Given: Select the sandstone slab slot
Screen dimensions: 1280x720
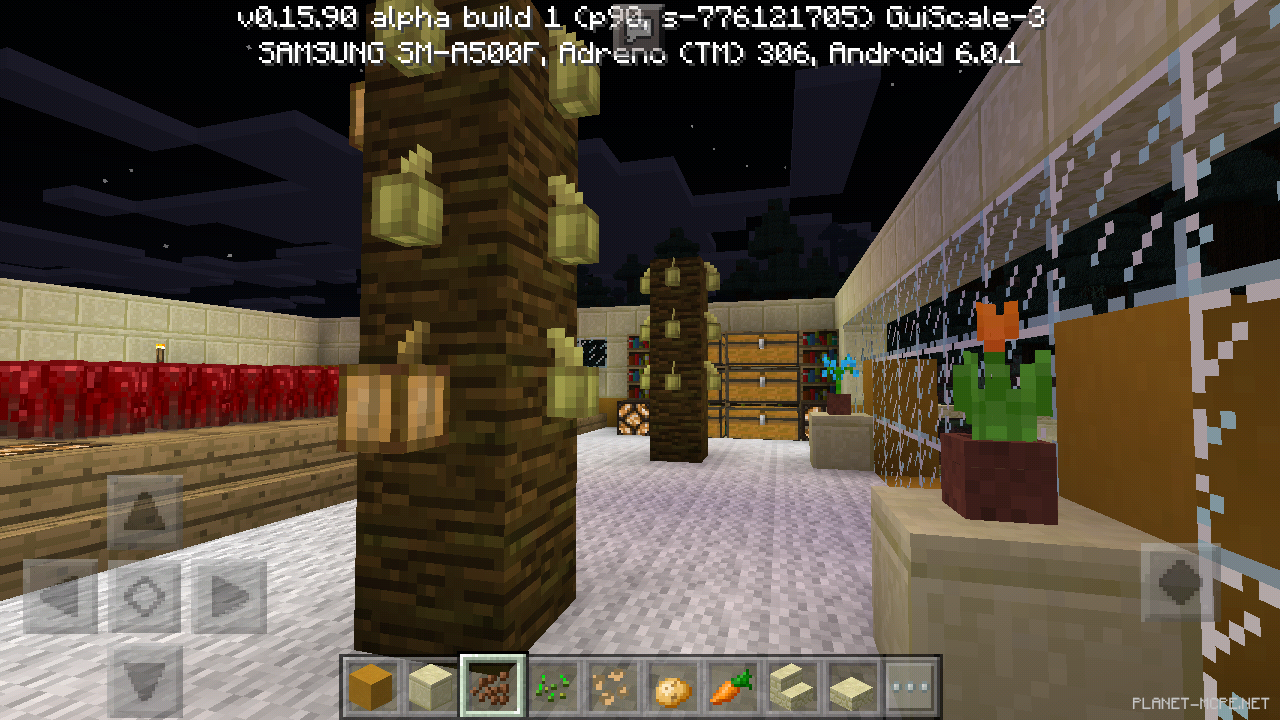Looking at the screenshot, I should pos(851,683).
